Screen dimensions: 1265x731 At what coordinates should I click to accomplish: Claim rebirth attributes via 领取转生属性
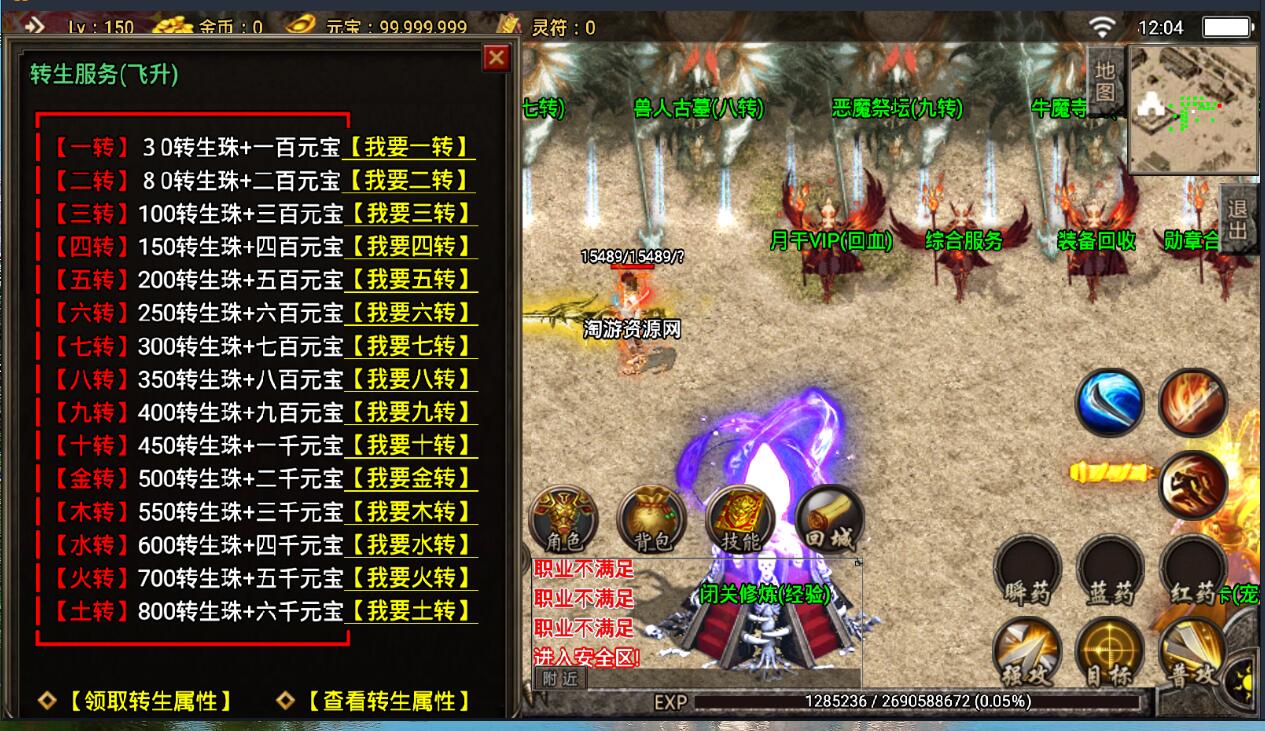(x=150, y=701)
